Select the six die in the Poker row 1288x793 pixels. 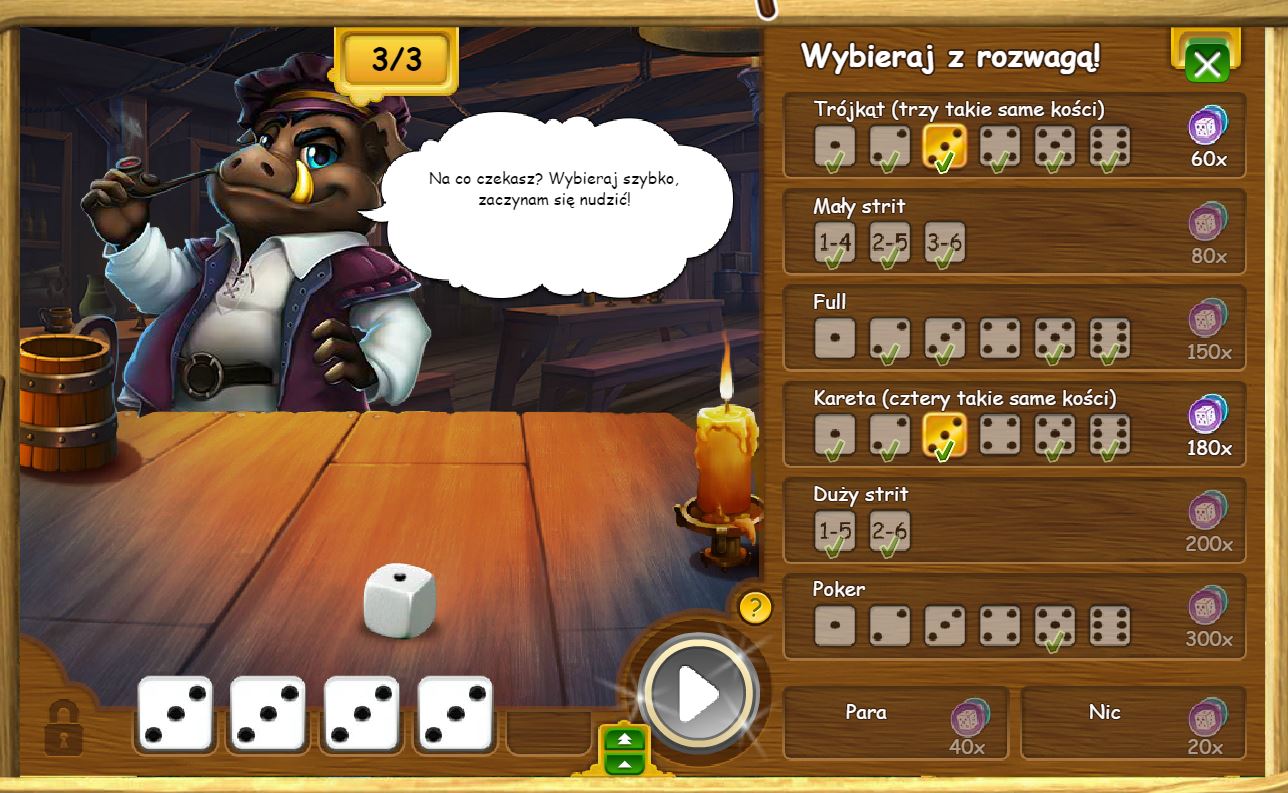tap(1109, 626)
